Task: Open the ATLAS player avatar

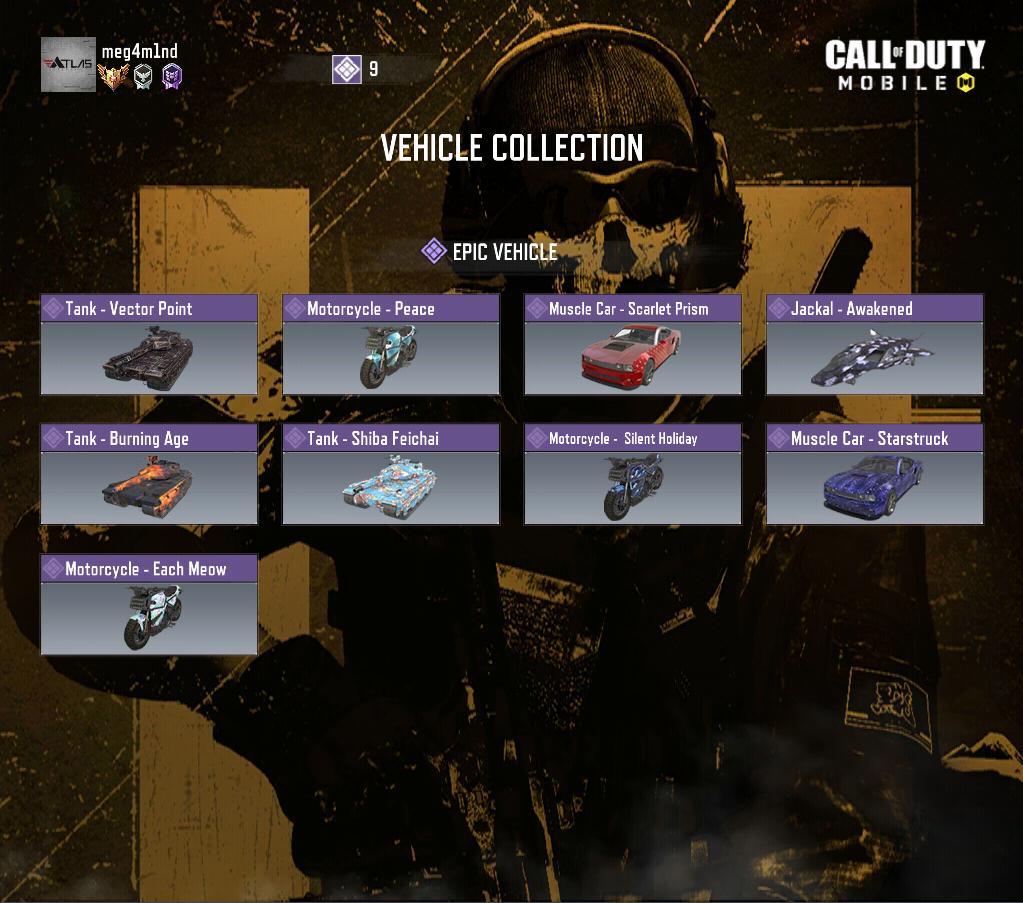Action: point(68,65)
